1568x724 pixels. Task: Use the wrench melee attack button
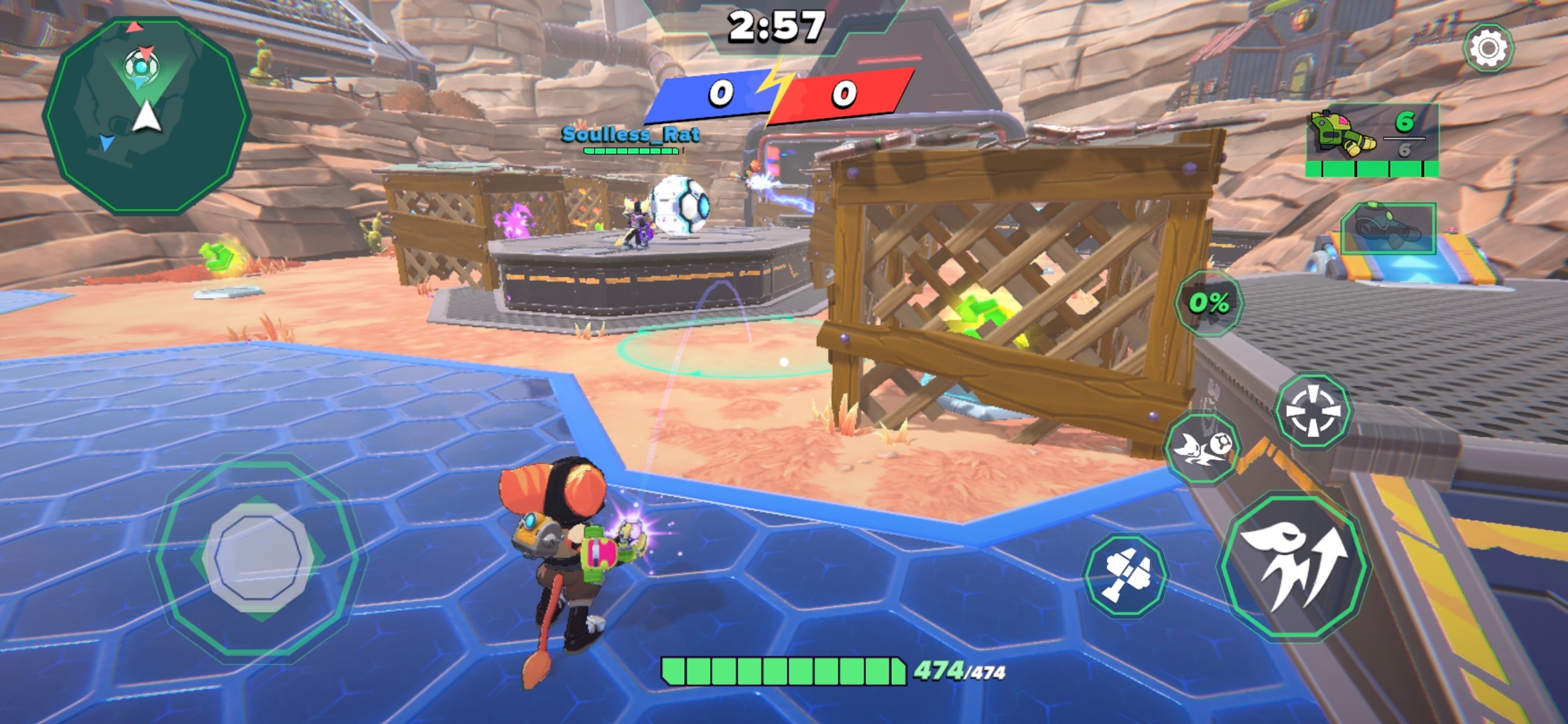[1126, 575]
